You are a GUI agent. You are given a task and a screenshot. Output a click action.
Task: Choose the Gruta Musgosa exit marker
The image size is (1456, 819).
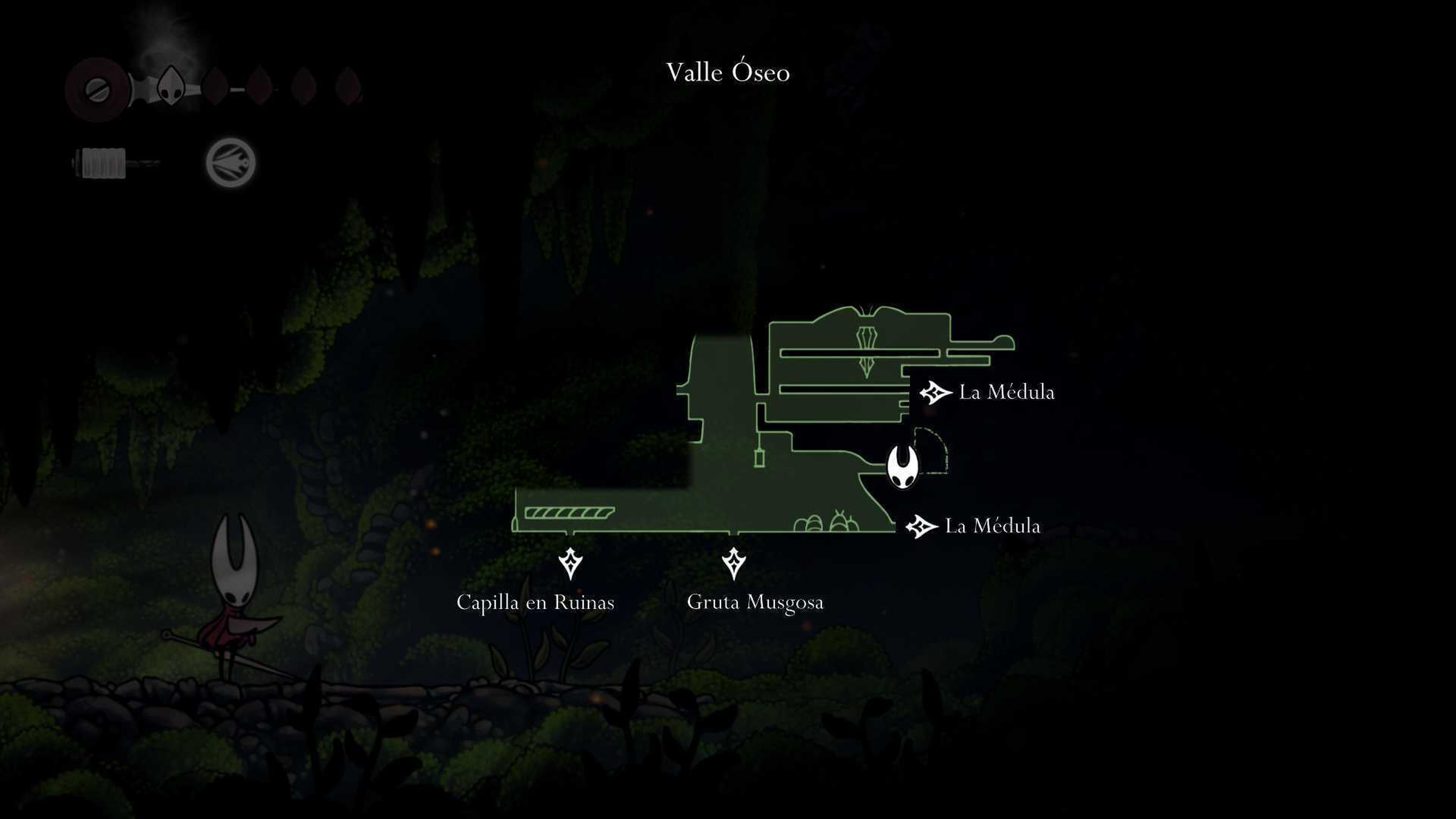[x=734, y=563]
